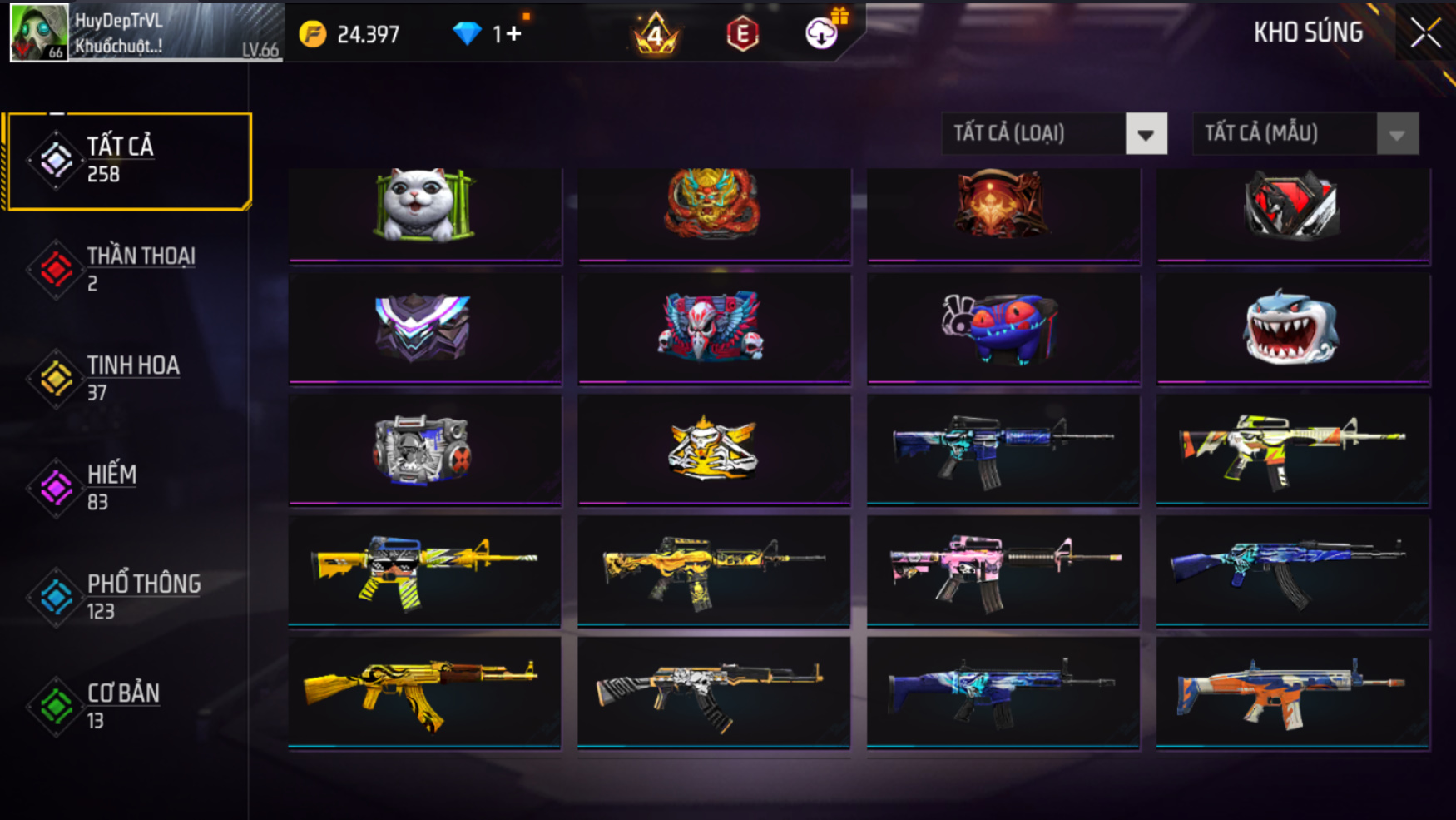Choose the golden AK47 skin
The width and height of the screenshot is (1456, 820).
423,691
